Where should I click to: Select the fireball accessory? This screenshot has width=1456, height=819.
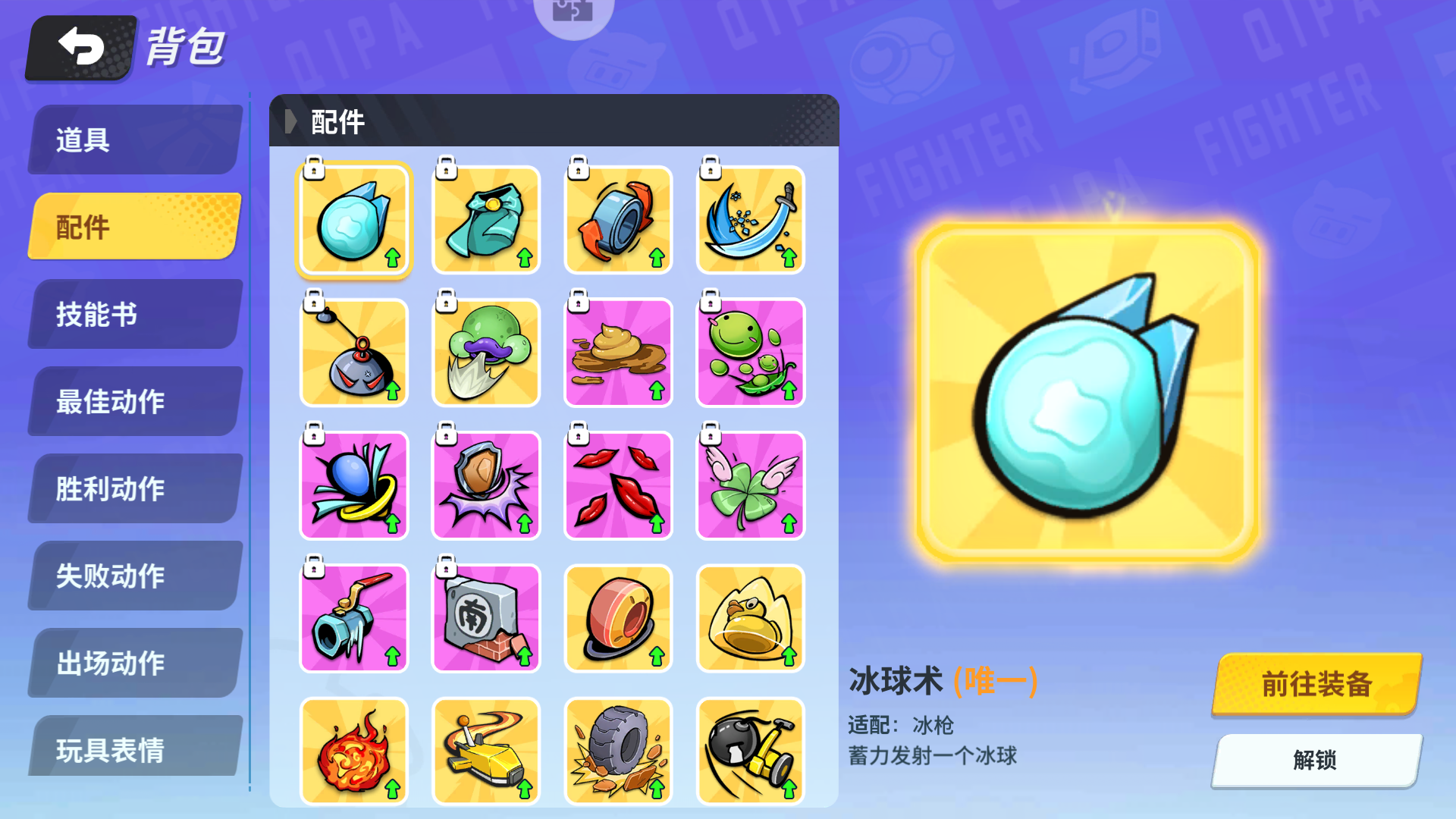(353, 750)
